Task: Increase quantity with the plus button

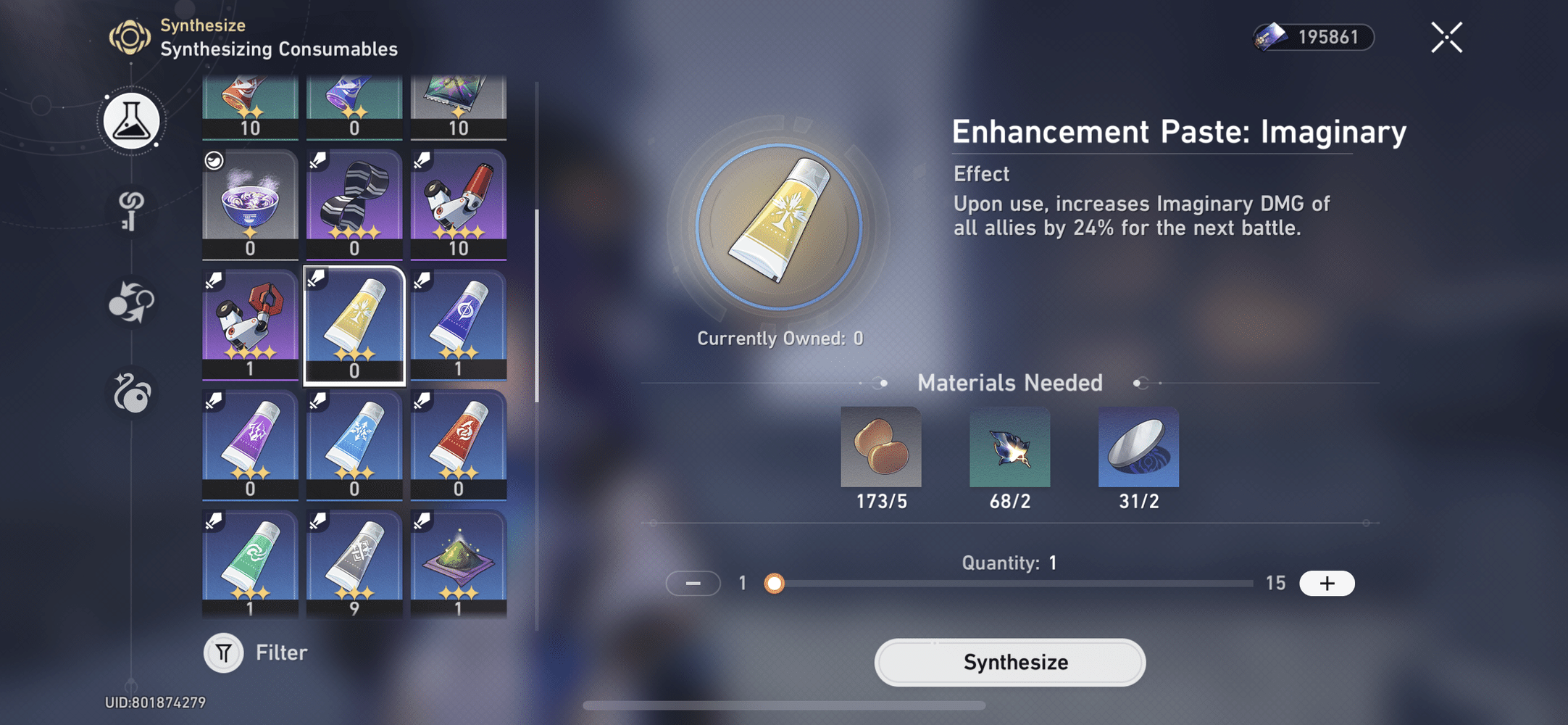Action: [1327, 583]
